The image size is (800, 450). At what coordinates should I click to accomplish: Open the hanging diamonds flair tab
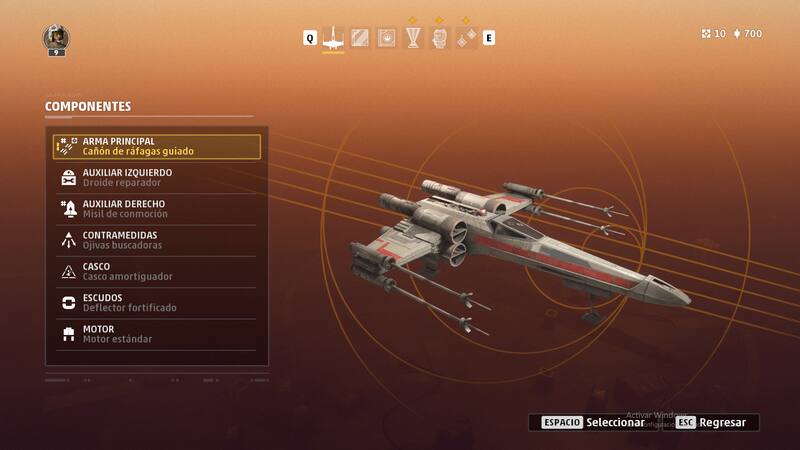[x=466, y=38]
